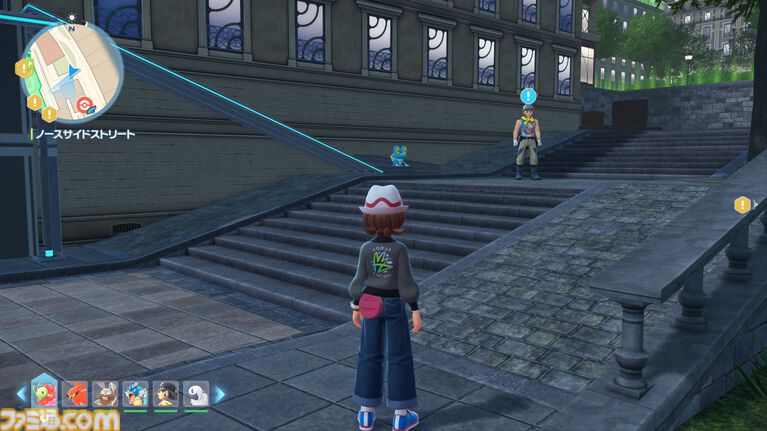
Task: Select the highlighted red flower Pokémon slot
Action: (44, 391)
